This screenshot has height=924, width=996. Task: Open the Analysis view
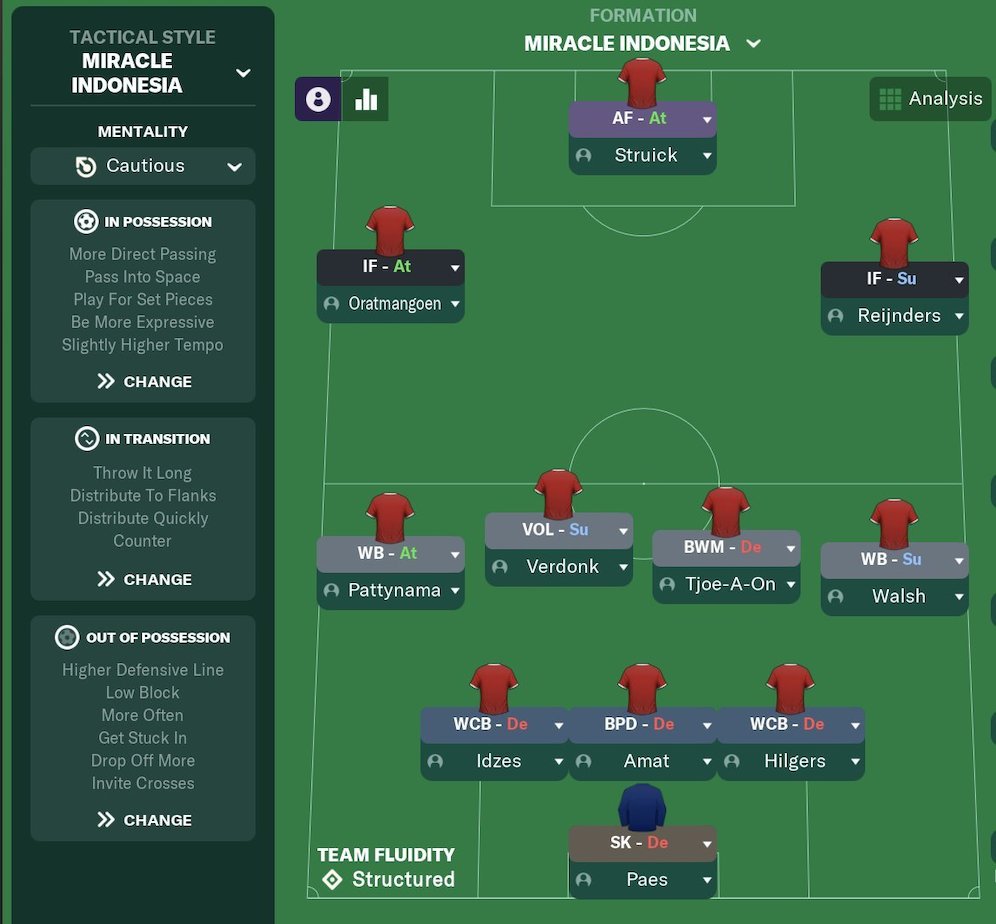930,99
